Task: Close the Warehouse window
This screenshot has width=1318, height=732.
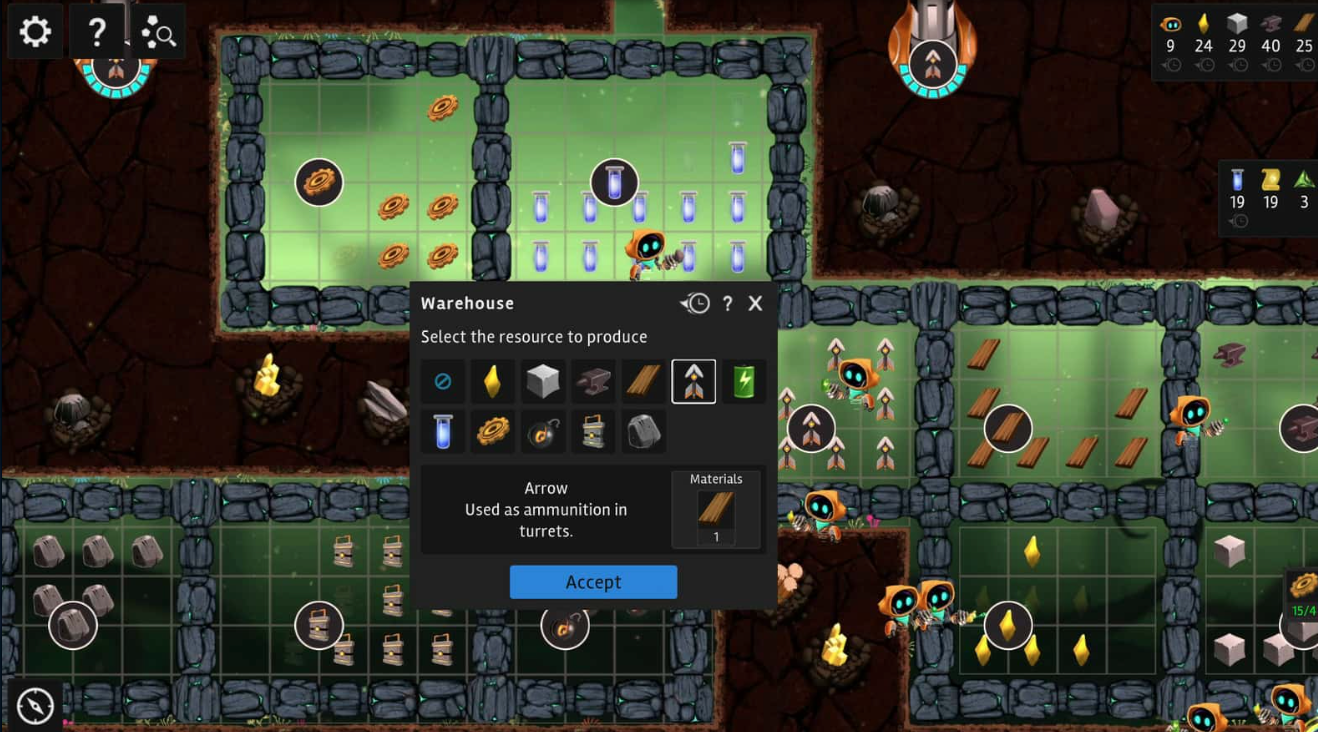Action: point(756,303)
